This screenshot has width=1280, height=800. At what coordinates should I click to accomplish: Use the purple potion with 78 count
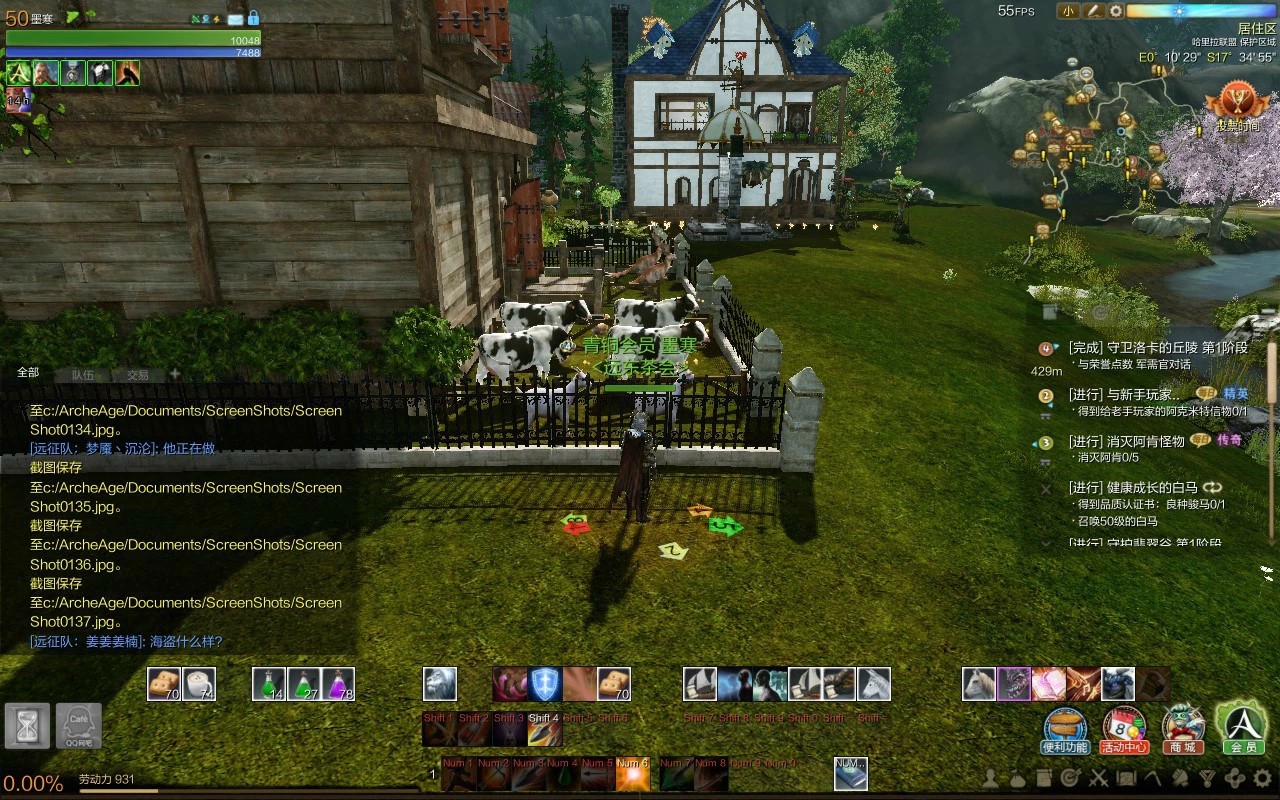pos(338,684)
